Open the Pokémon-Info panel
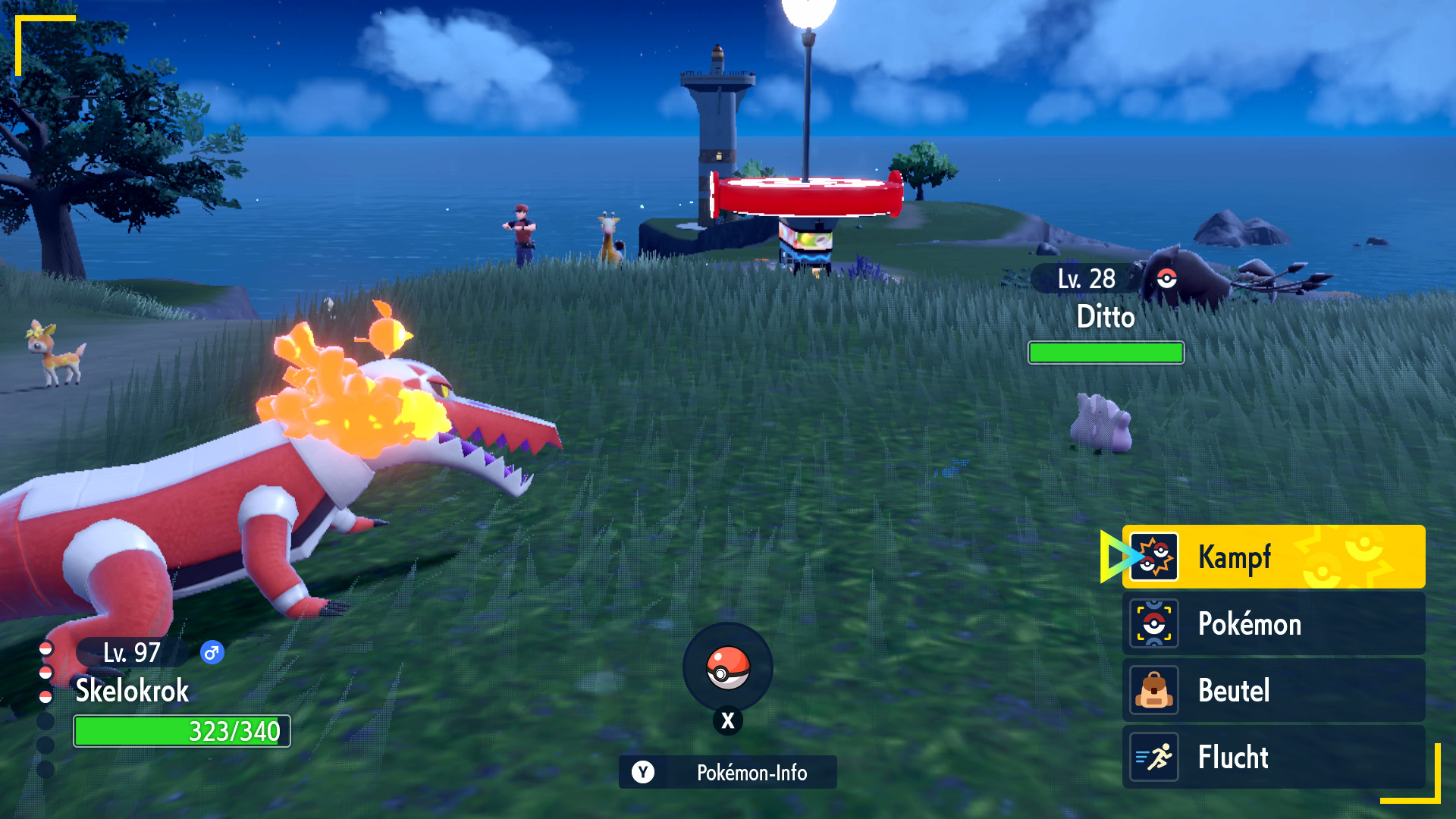 728,772
